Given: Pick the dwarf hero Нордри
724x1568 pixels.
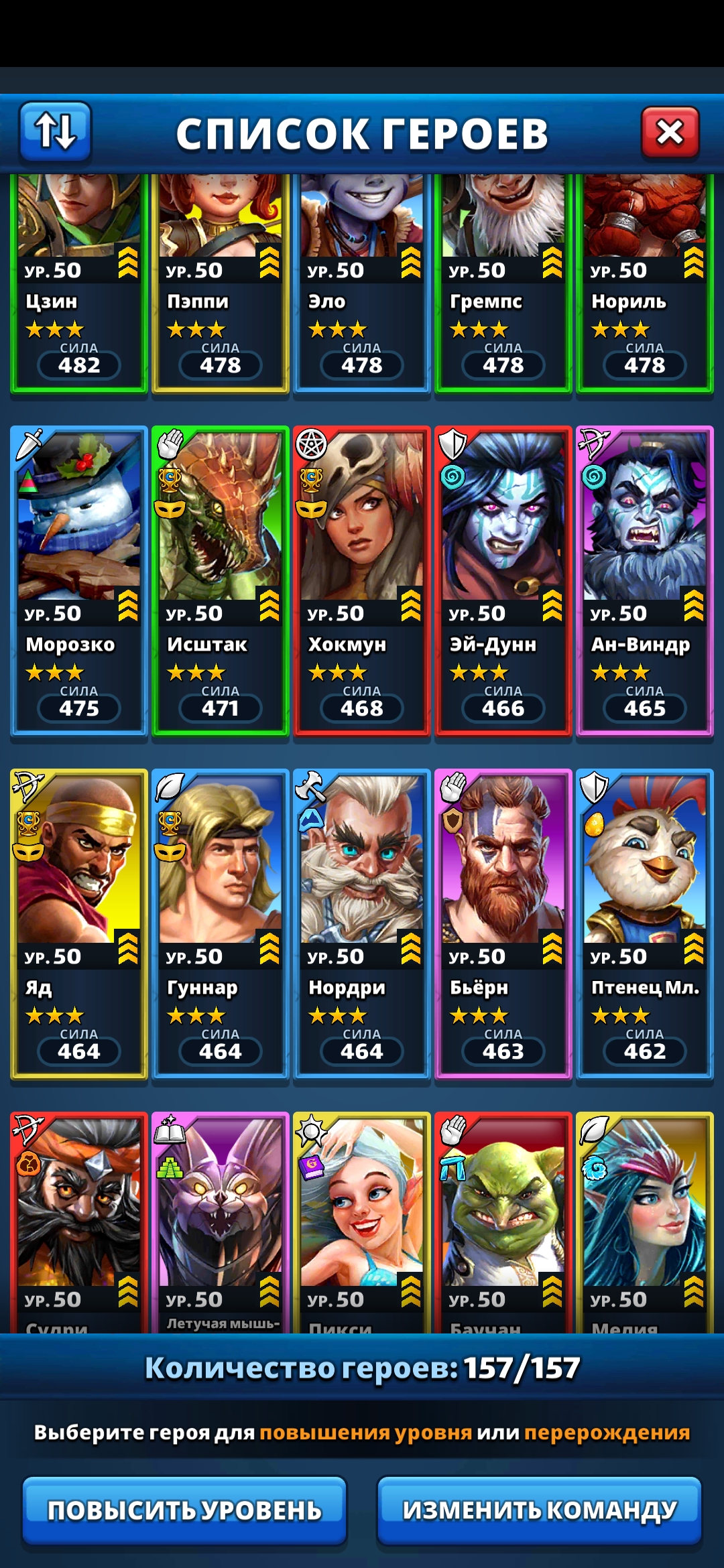Looking at the screenshot, I should click(362, 923).
